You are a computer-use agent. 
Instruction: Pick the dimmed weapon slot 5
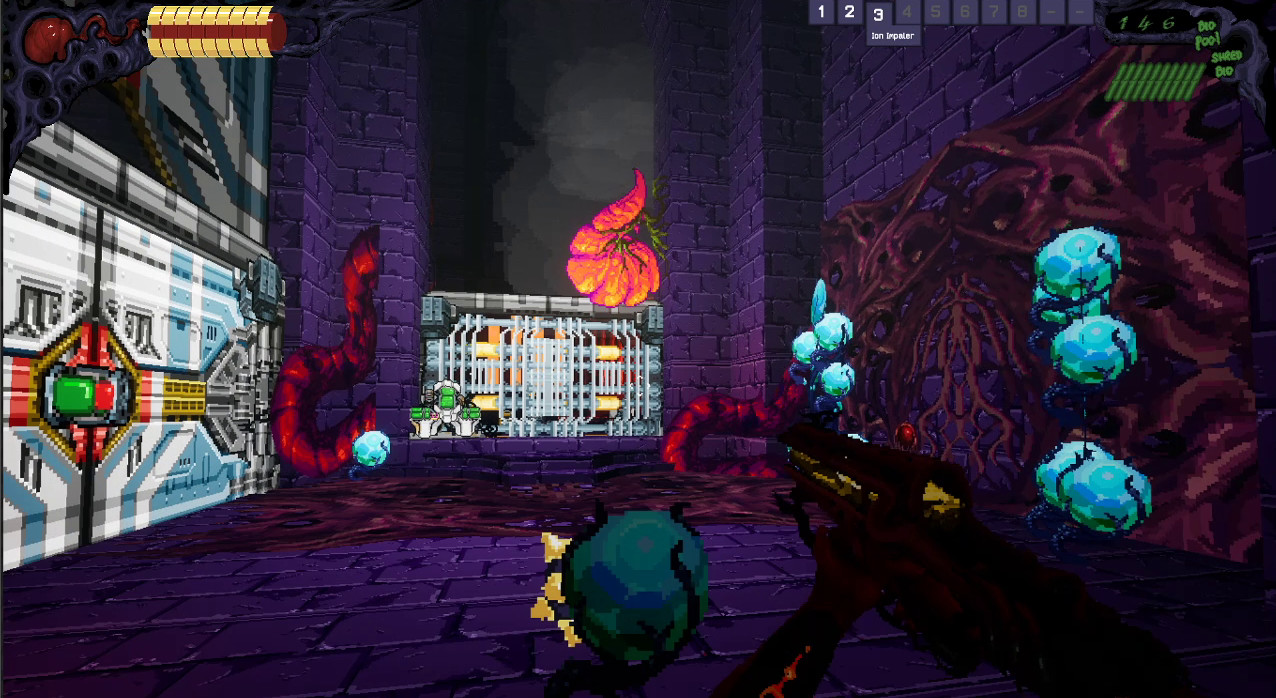click(x=936, y=12)
